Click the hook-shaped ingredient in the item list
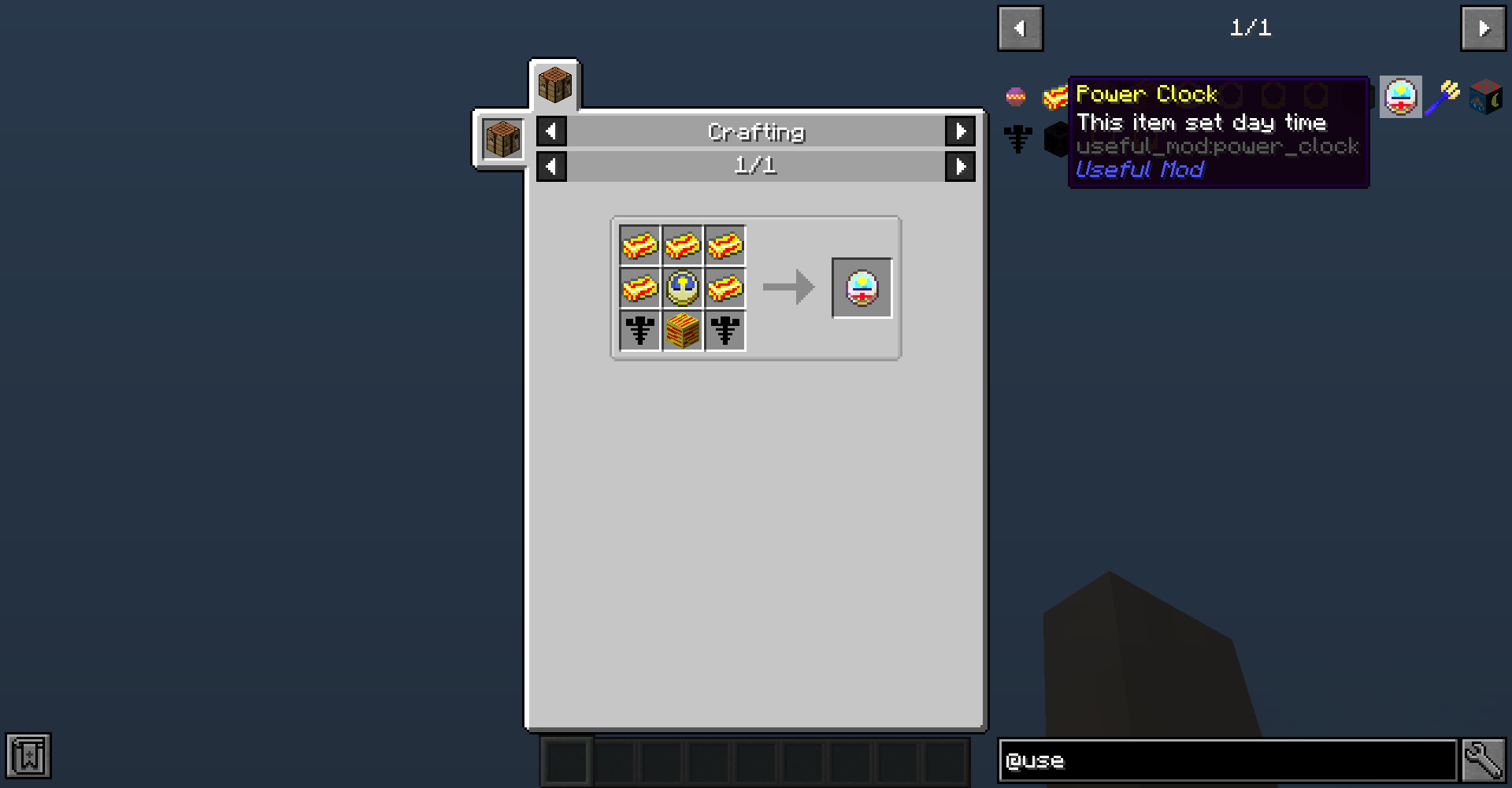 (1018, 139)
